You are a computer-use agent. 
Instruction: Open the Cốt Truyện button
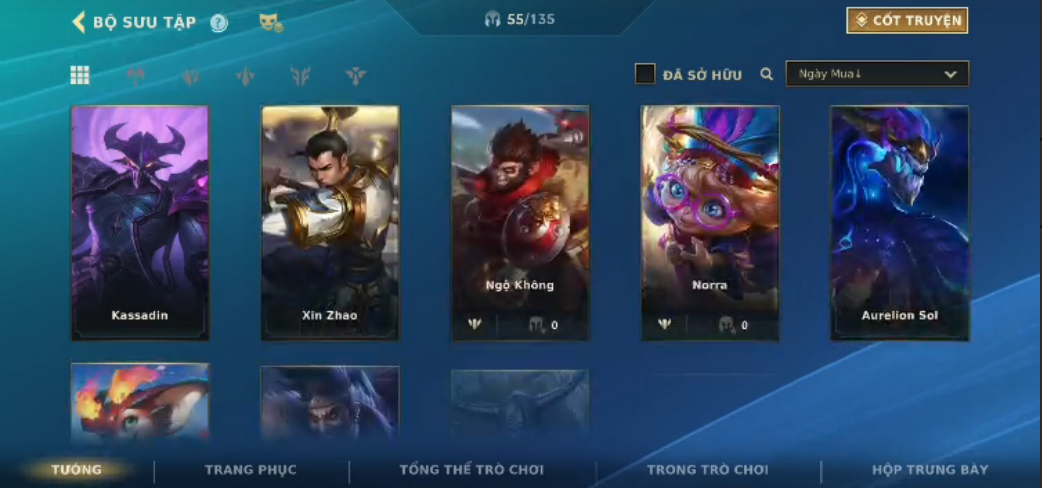[907, 21]
